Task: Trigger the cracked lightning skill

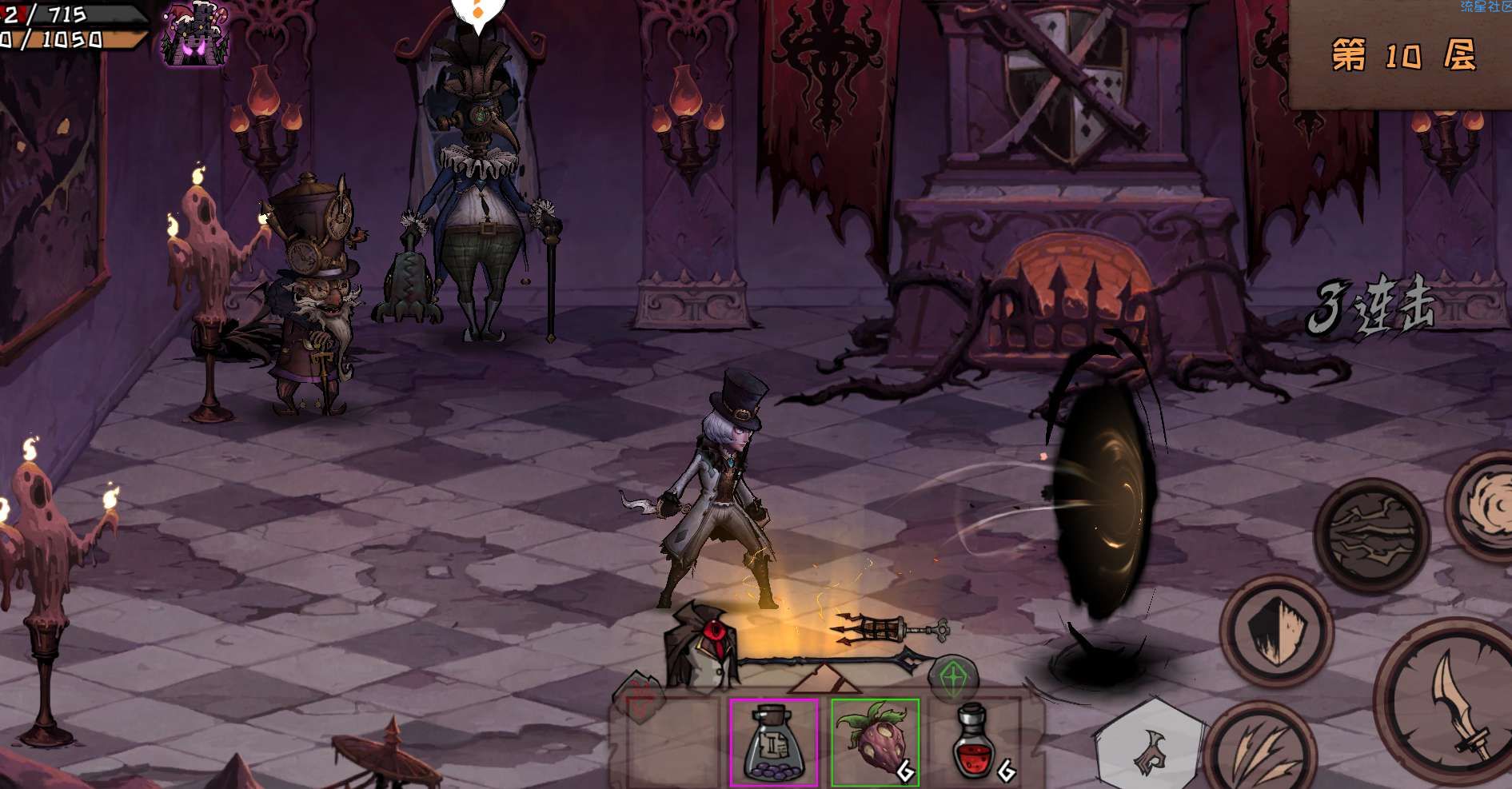Action: pos(1372,536)
